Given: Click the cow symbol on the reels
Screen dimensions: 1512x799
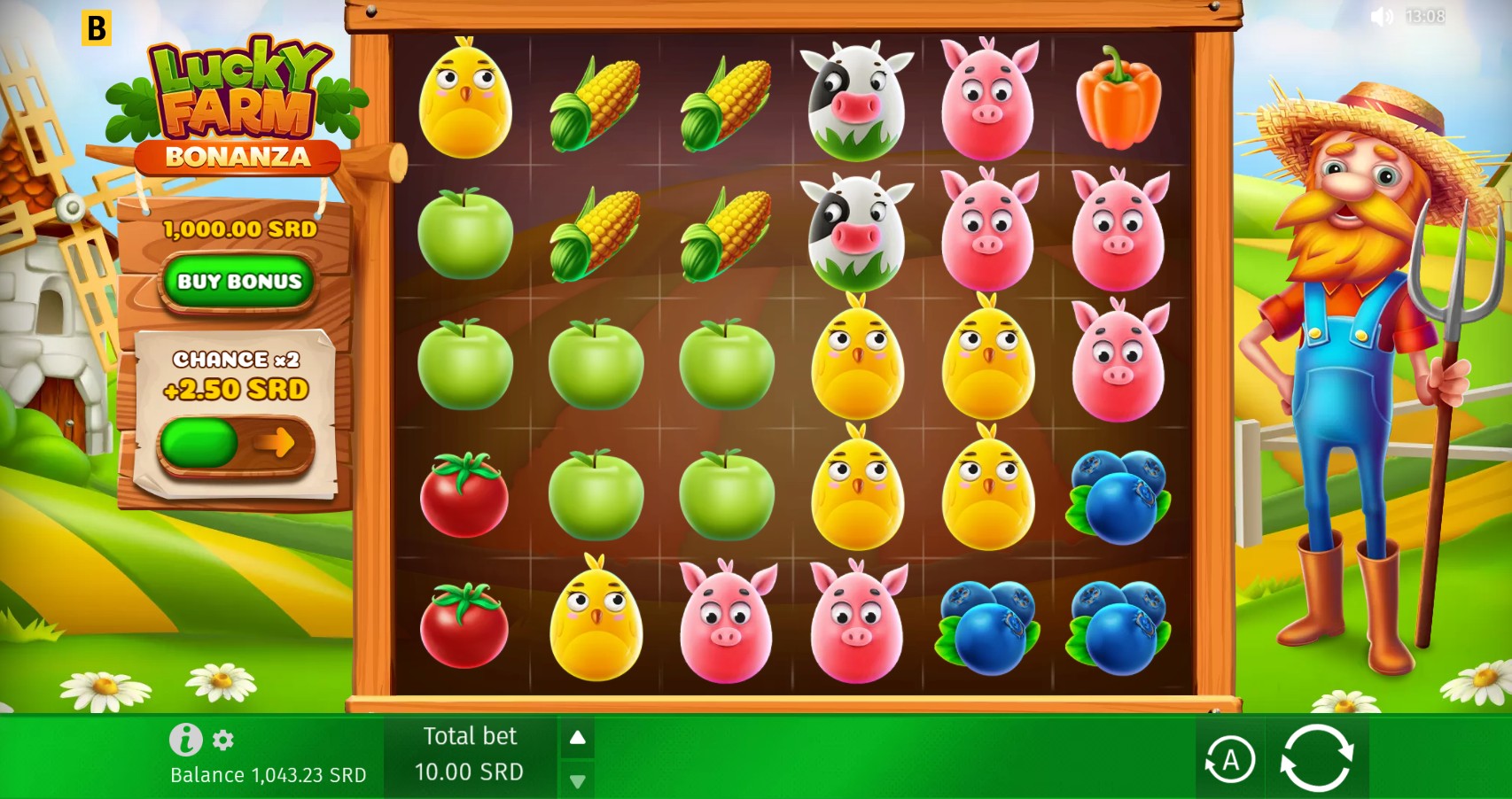Looking at the screenshot, I should 860,97.
